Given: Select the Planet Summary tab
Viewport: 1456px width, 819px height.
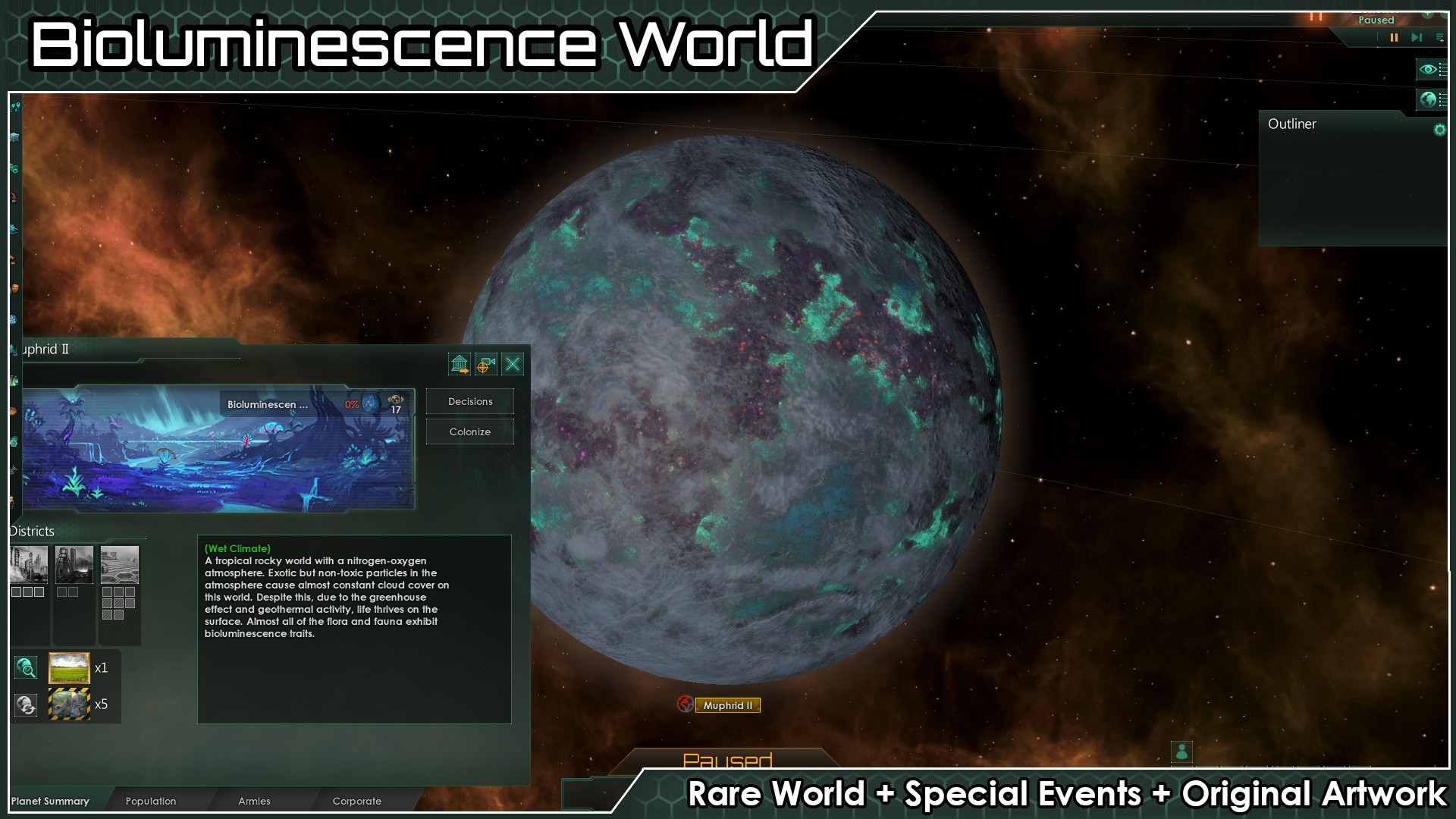Looking at the screenshot, I should (50, 801).
